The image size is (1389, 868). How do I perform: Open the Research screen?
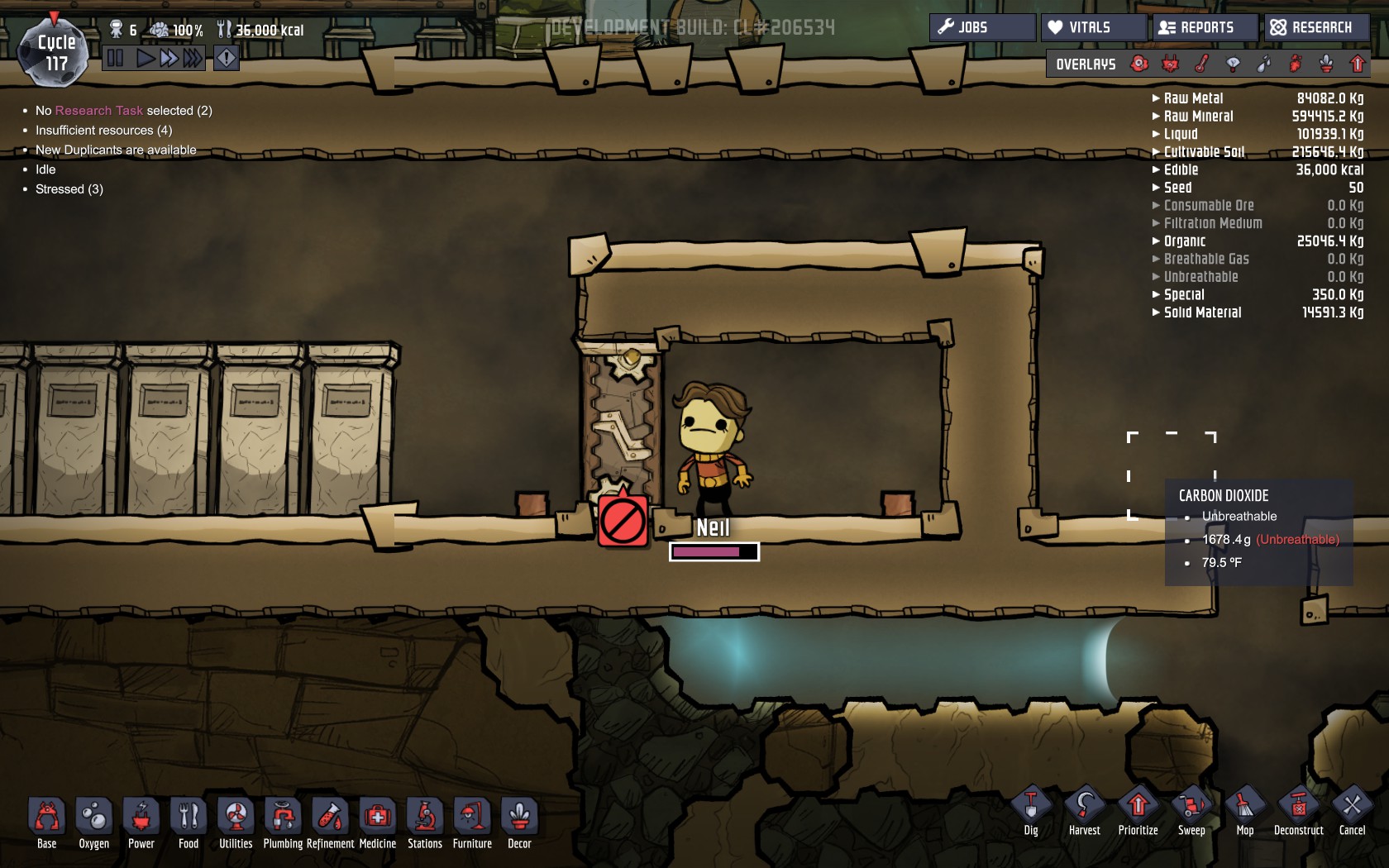(1315, 27)
